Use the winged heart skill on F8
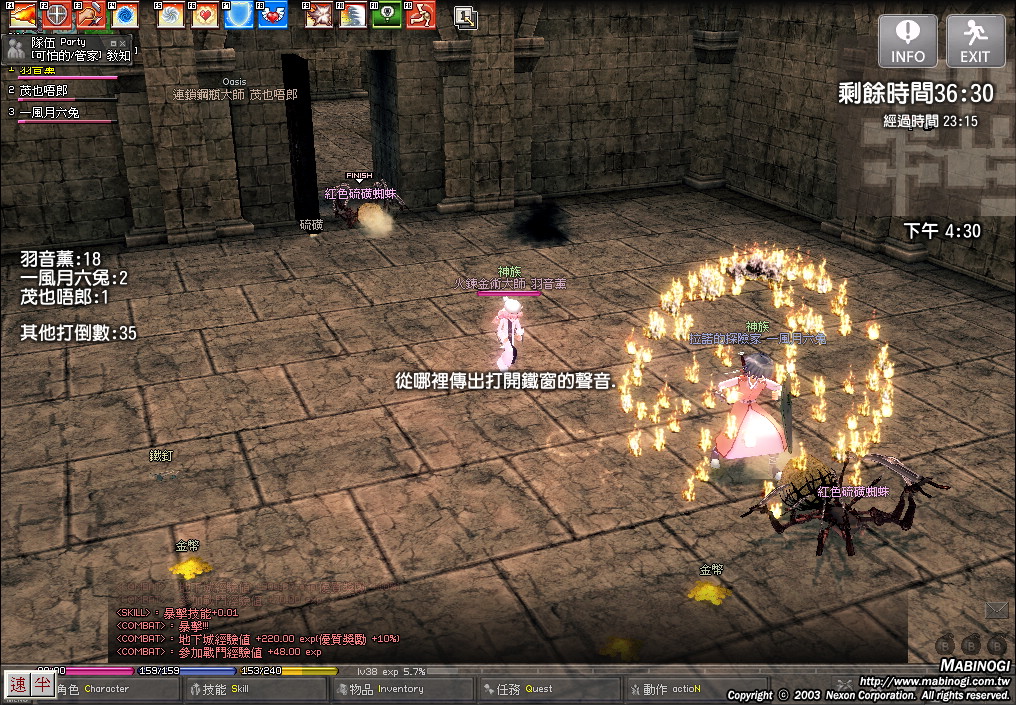 272,15
